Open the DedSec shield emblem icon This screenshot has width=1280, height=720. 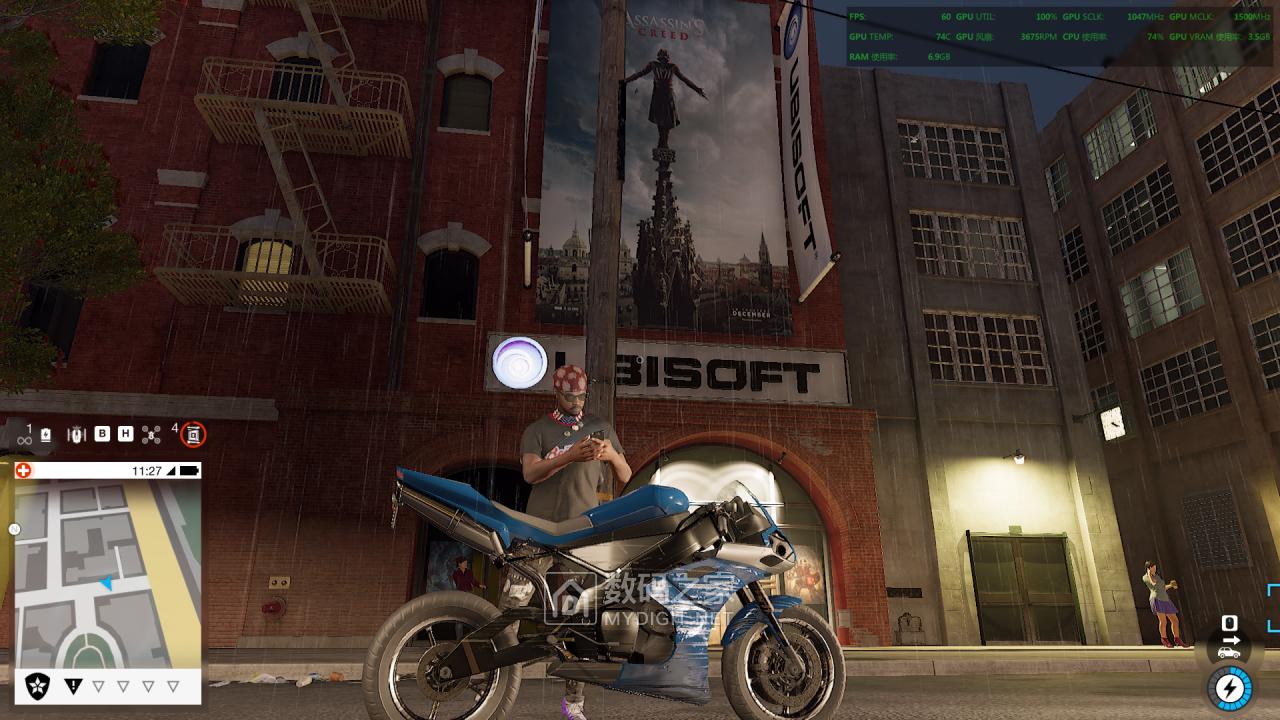click(x=38, y=686)
